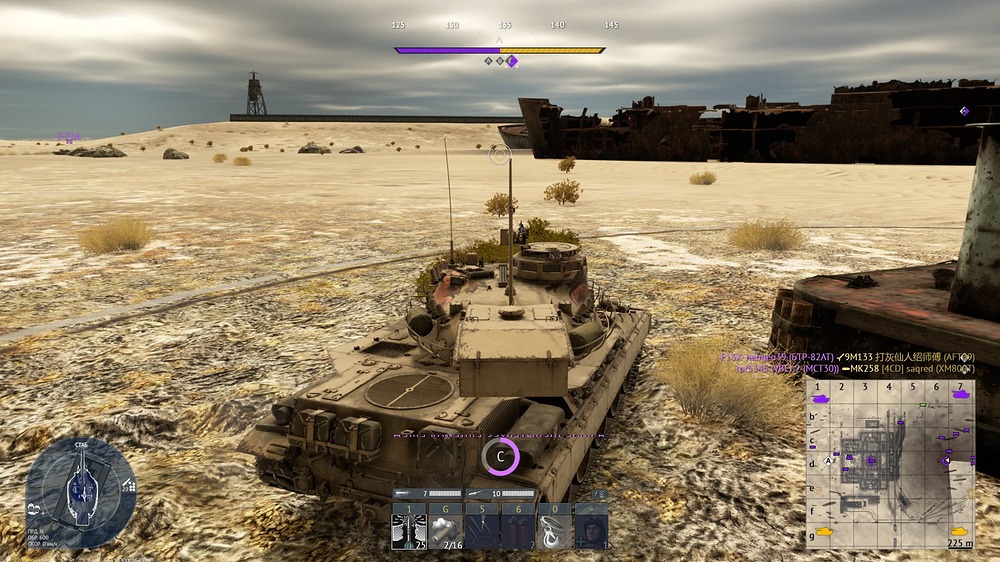The width and height of the screenshot is (1000, 562).
Task: Select the dart shell ammunition slot
Action: [x=408, y=530]
